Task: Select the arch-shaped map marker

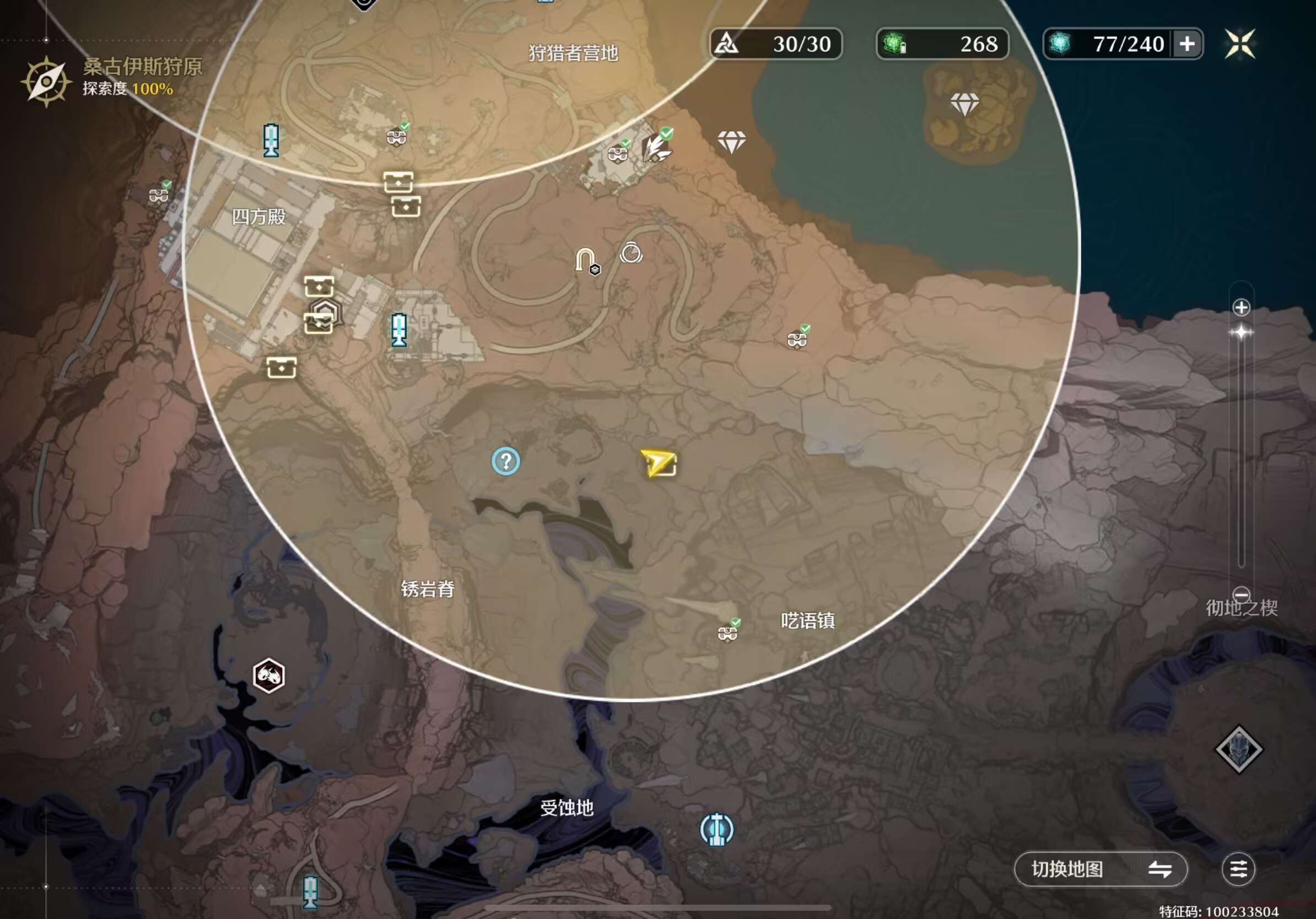Action: pos(586,261)
